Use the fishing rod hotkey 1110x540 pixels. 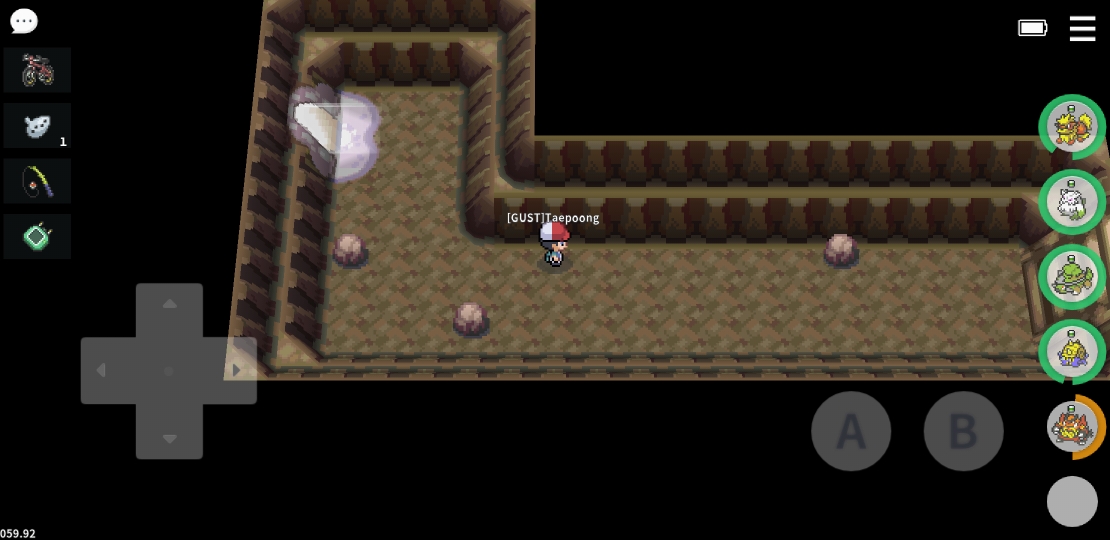[37, 181]
